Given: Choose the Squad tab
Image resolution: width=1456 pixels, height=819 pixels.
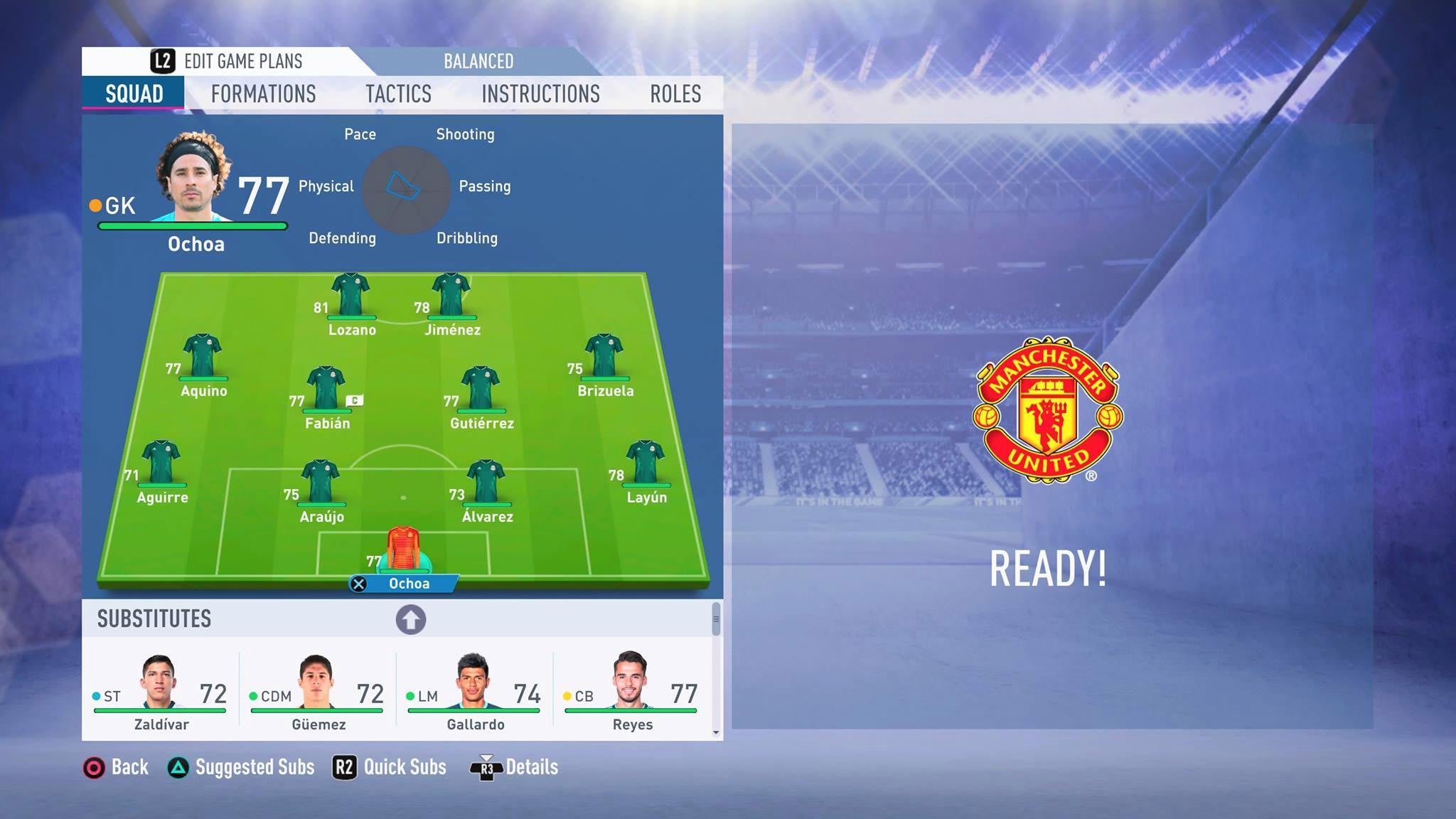Looking at the screenshot, I should 134,94.
